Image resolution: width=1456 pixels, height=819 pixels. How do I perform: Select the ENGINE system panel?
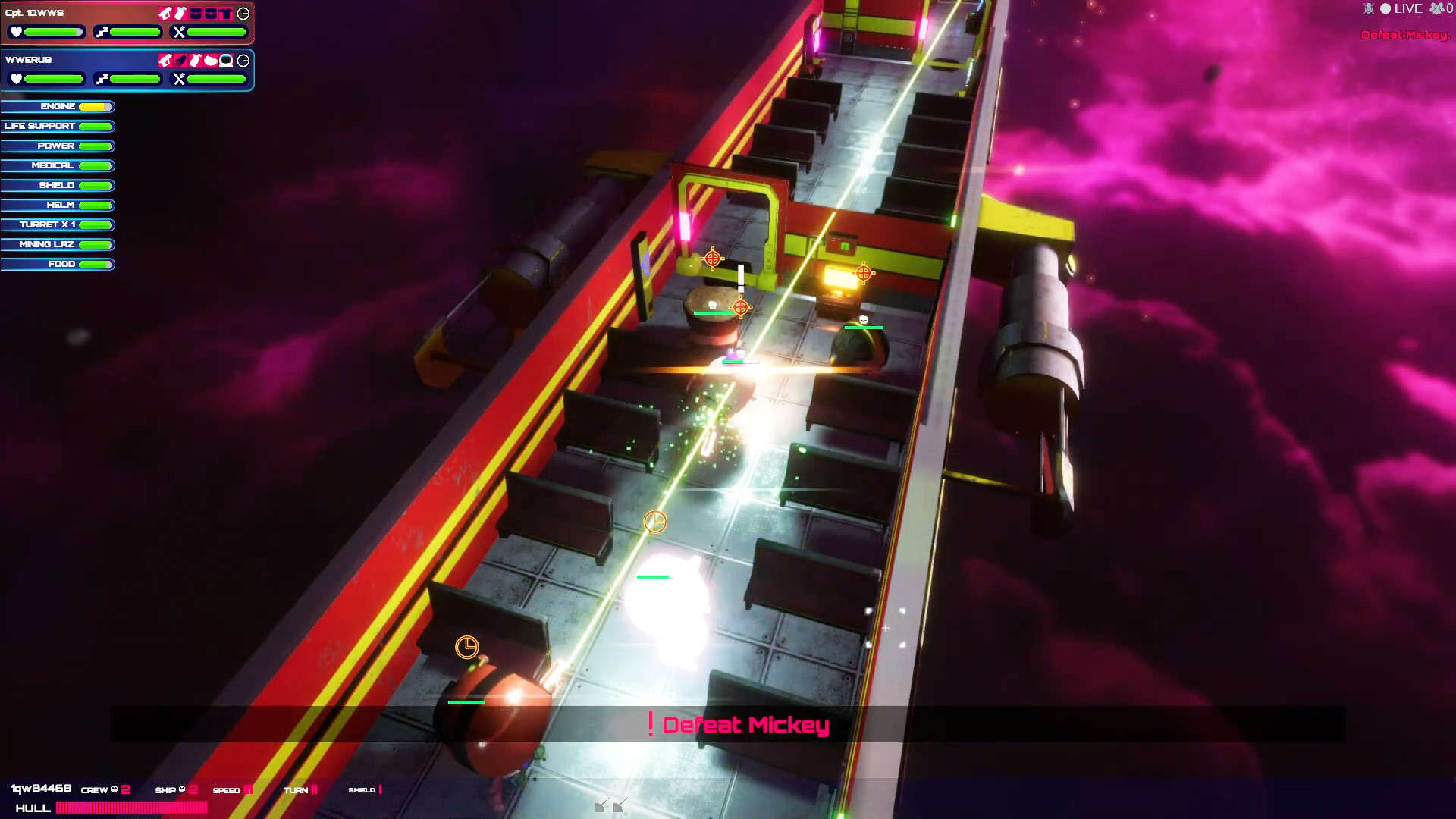click(58, 106)
